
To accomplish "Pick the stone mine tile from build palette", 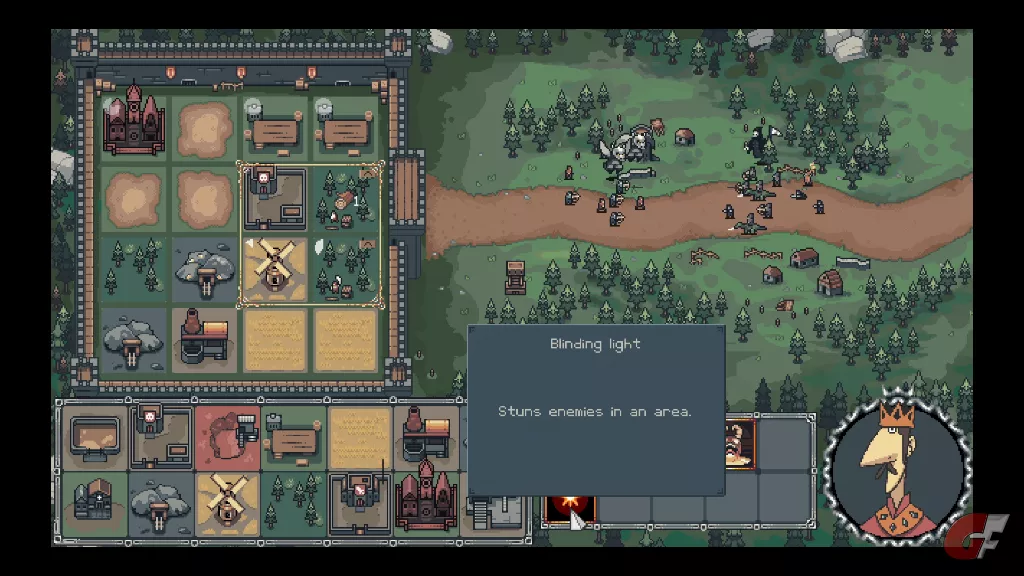I will click(162, 502).
